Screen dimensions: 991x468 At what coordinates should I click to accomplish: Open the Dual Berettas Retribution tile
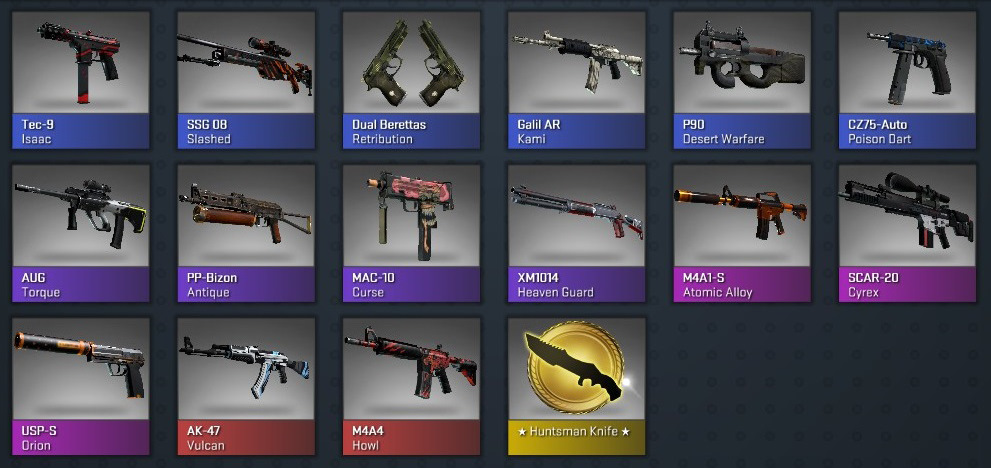tap(411, 79)
